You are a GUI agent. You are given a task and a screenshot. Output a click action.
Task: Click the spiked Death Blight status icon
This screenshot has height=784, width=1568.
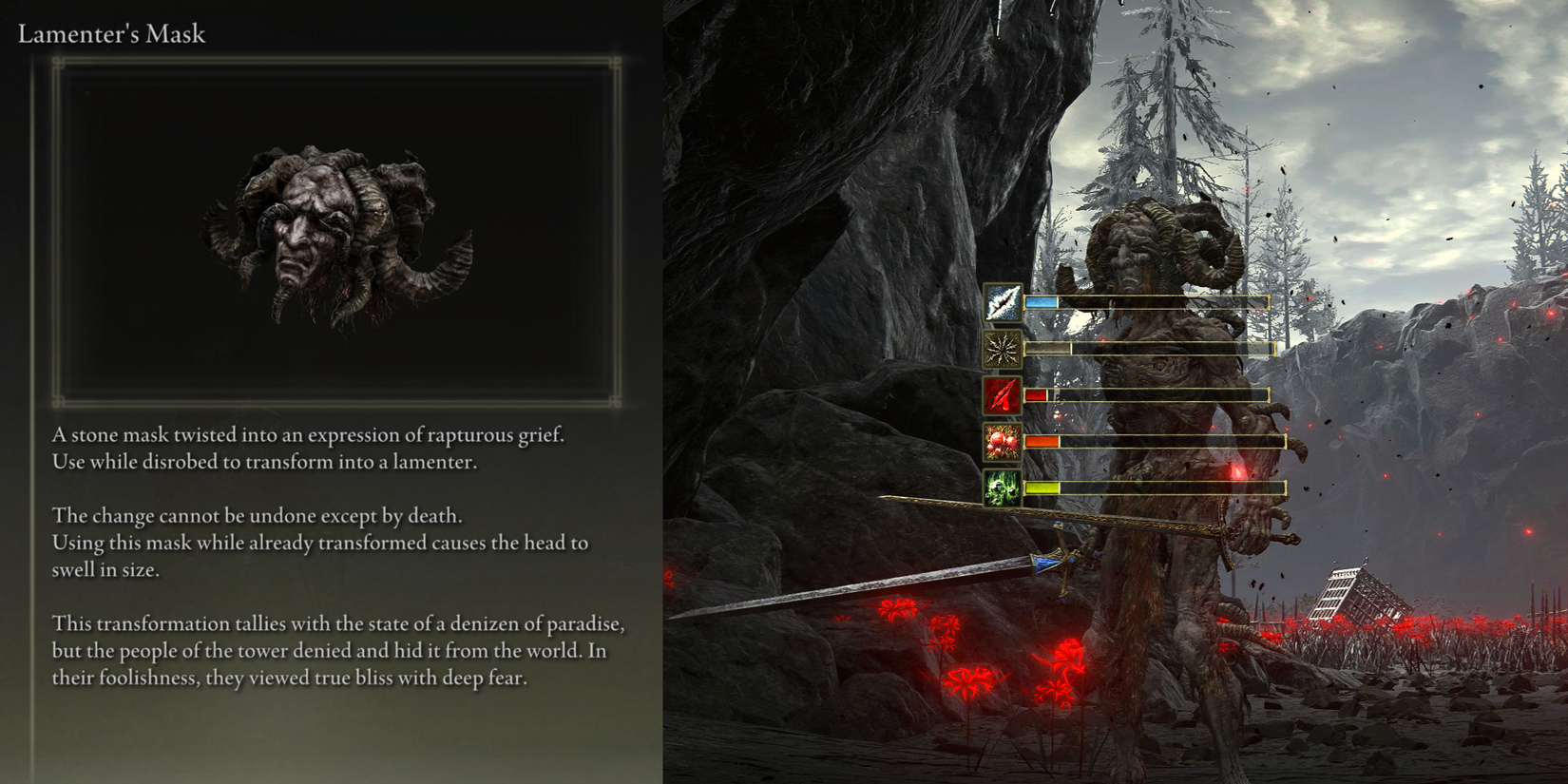[1004, 351]
